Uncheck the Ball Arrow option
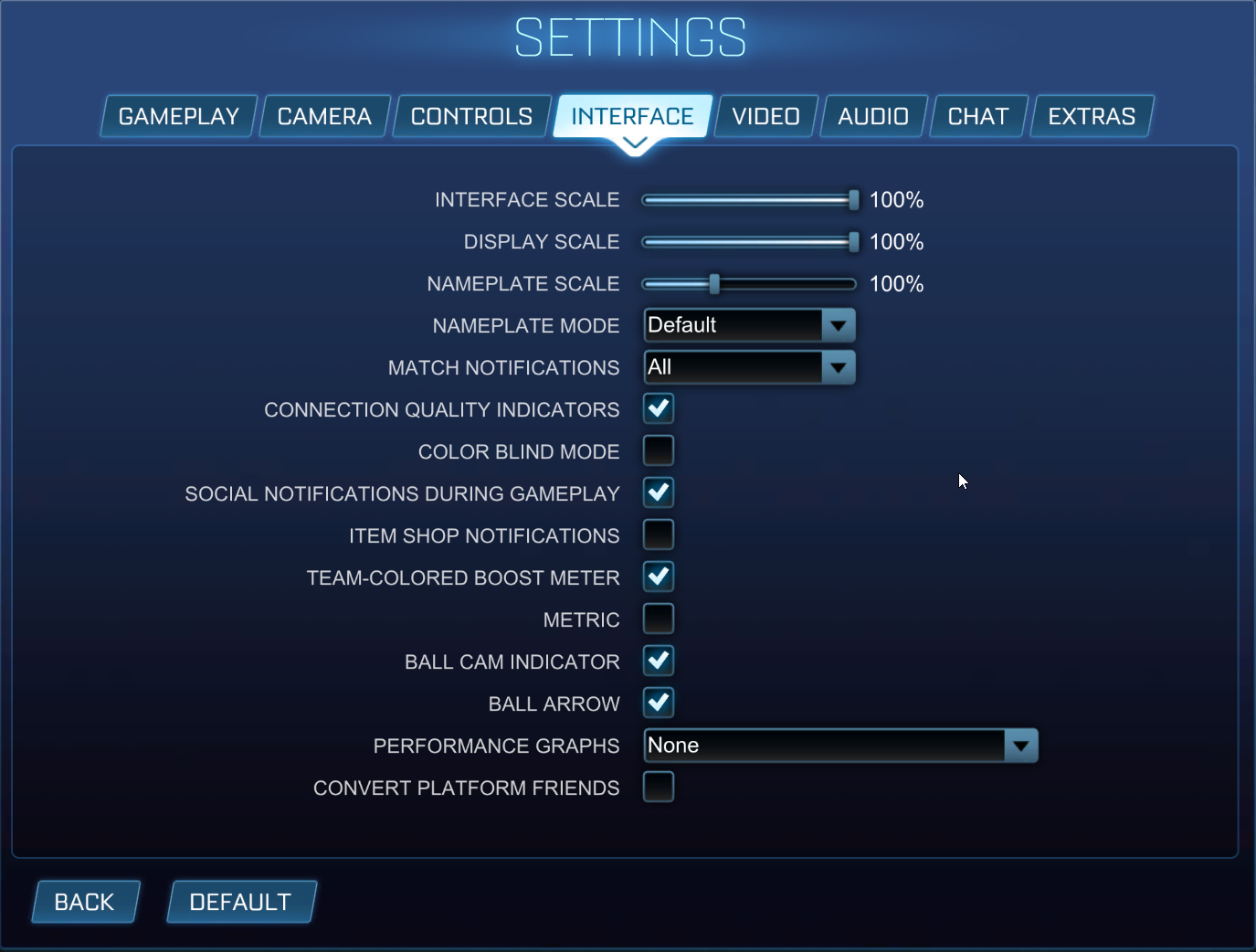Viewport: 1256px width, 952px height. (x=658, y=703)
